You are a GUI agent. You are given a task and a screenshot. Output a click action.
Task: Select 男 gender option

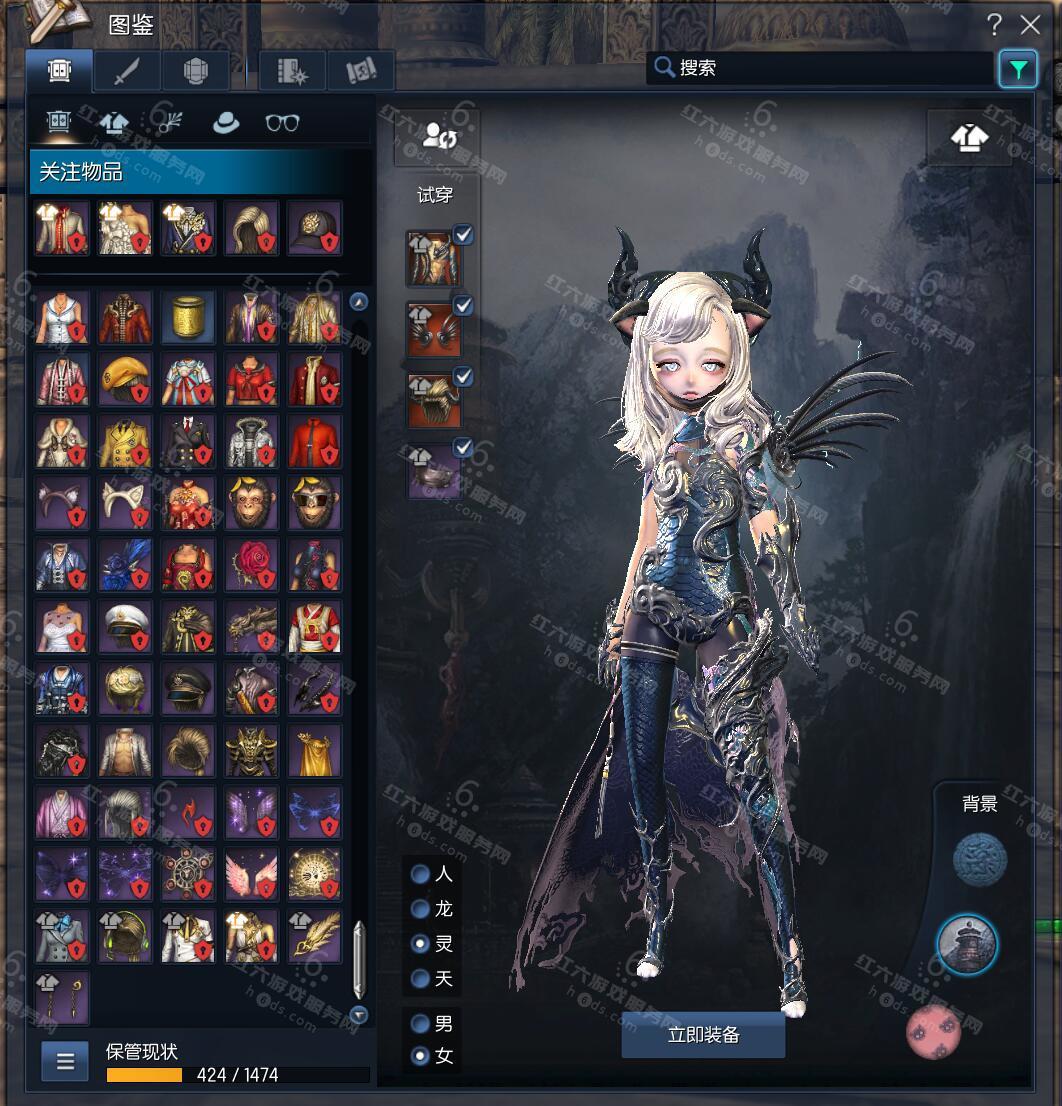421,1024
